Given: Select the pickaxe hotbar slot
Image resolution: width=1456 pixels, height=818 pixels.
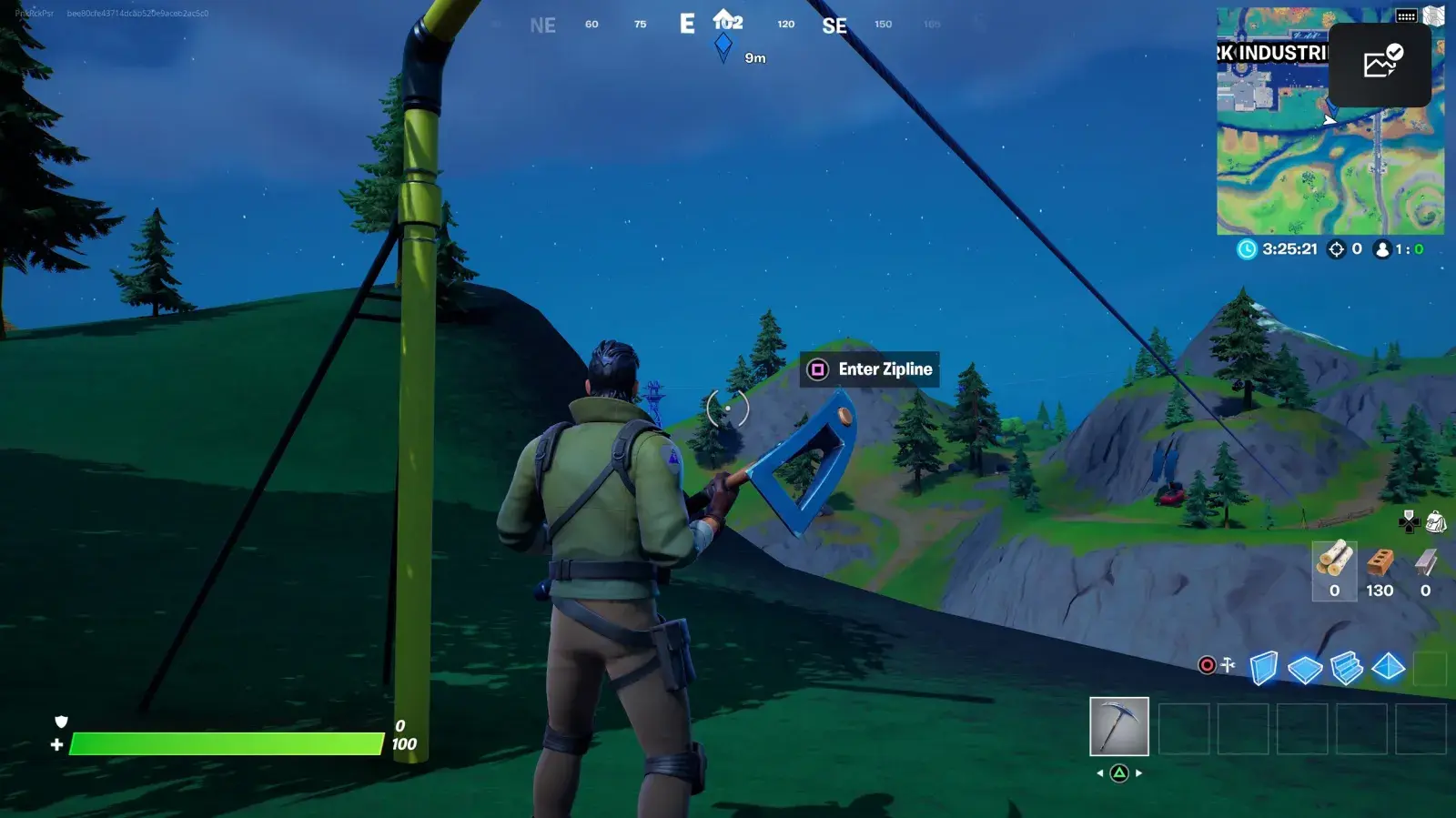Looking at the screenshot, I should pos(1118,726).
